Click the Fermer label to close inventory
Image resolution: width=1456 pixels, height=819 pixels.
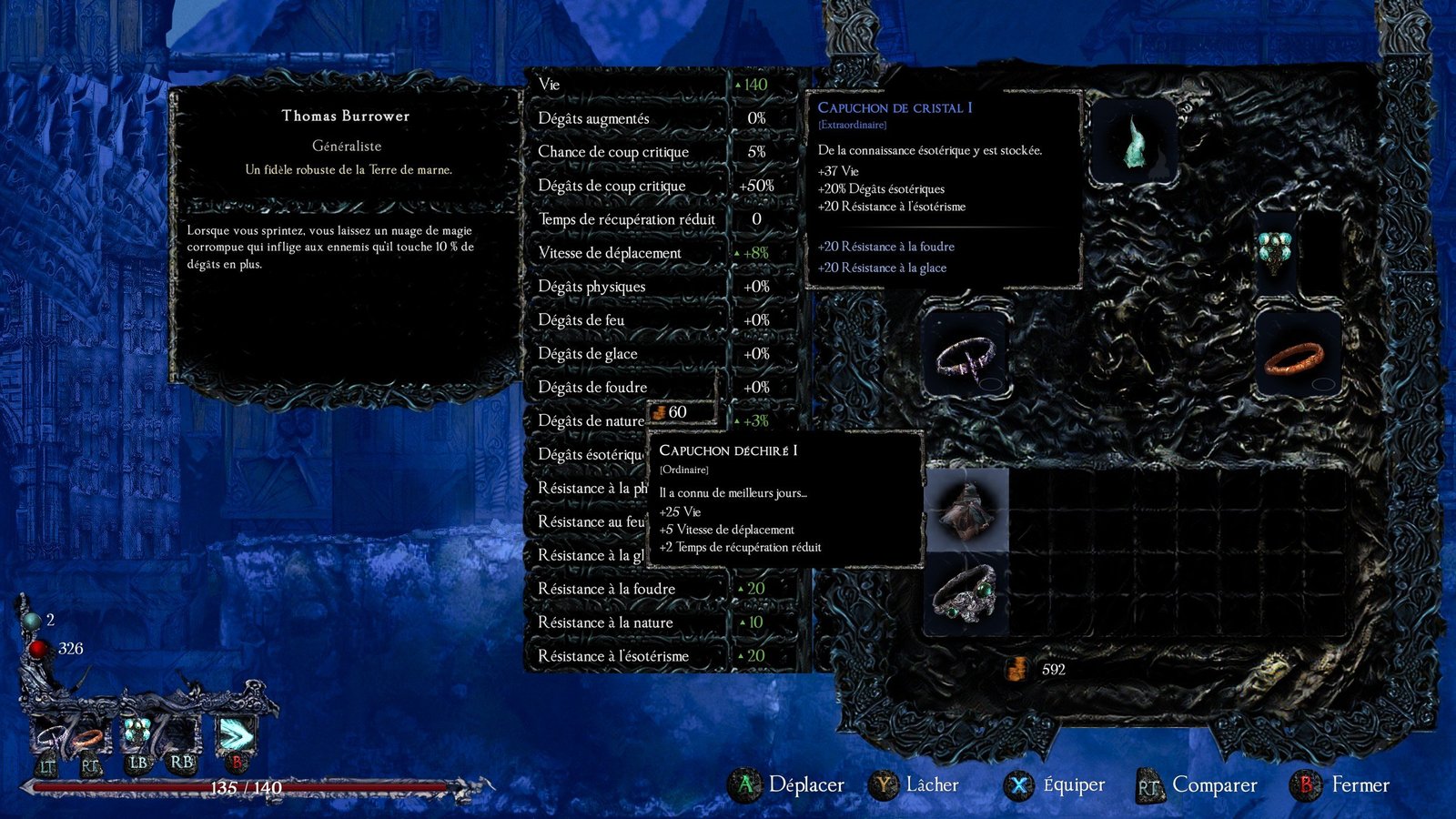point(1360,785)
